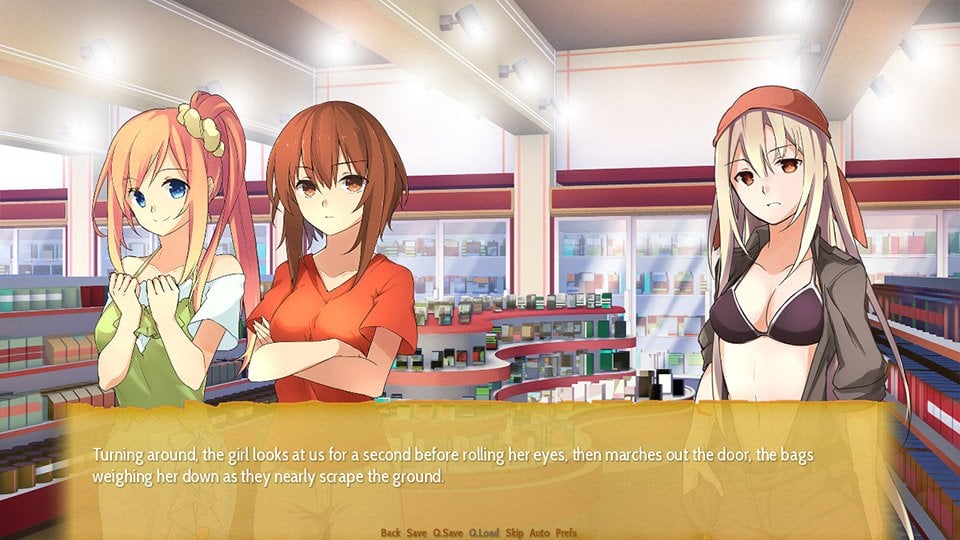
Task: Quick load using the Q.Load button
Action: coord(483,533)
